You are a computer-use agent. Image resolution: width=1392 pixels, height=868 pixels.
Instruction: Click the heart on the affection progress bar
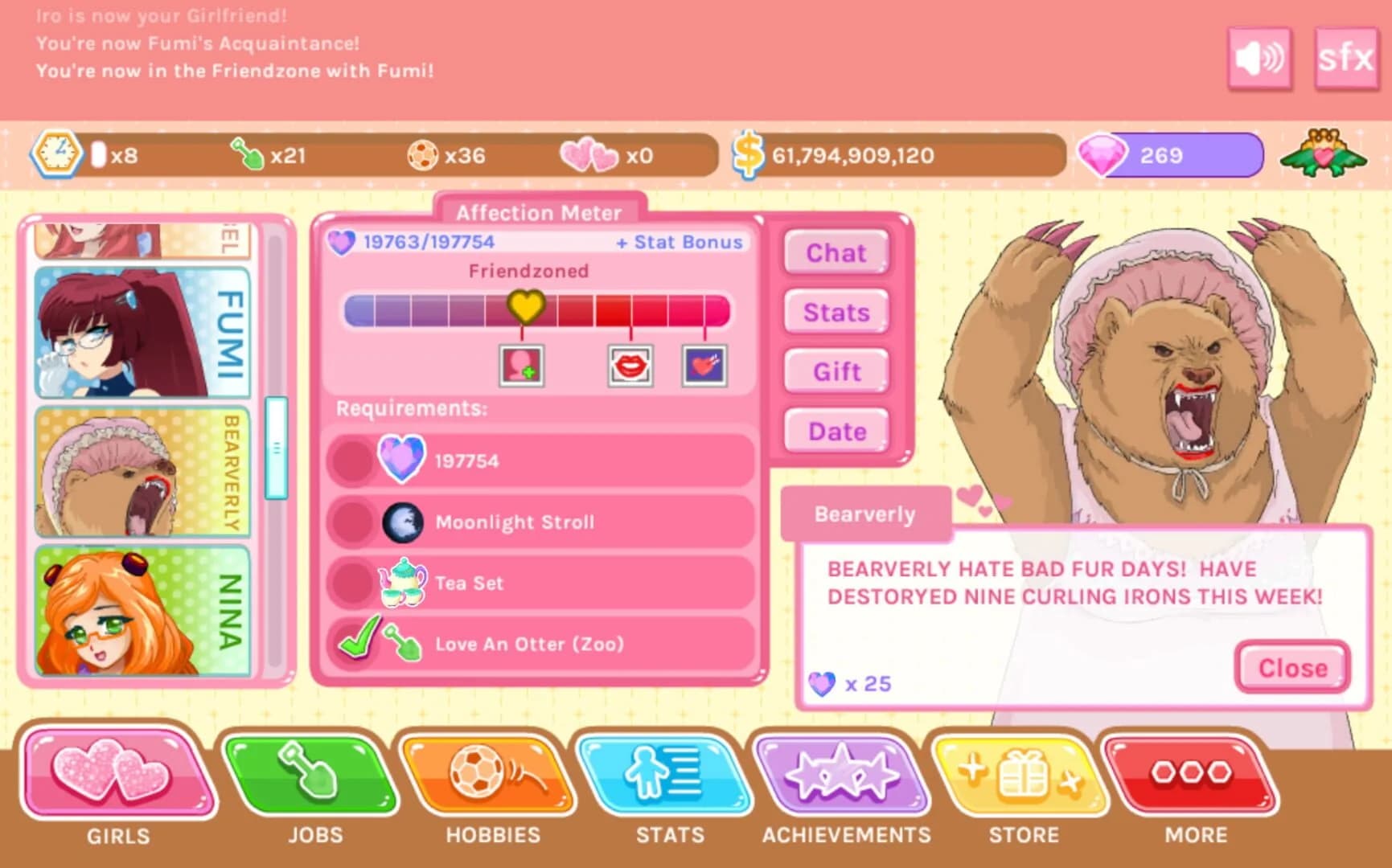click(x=527, y=305)
